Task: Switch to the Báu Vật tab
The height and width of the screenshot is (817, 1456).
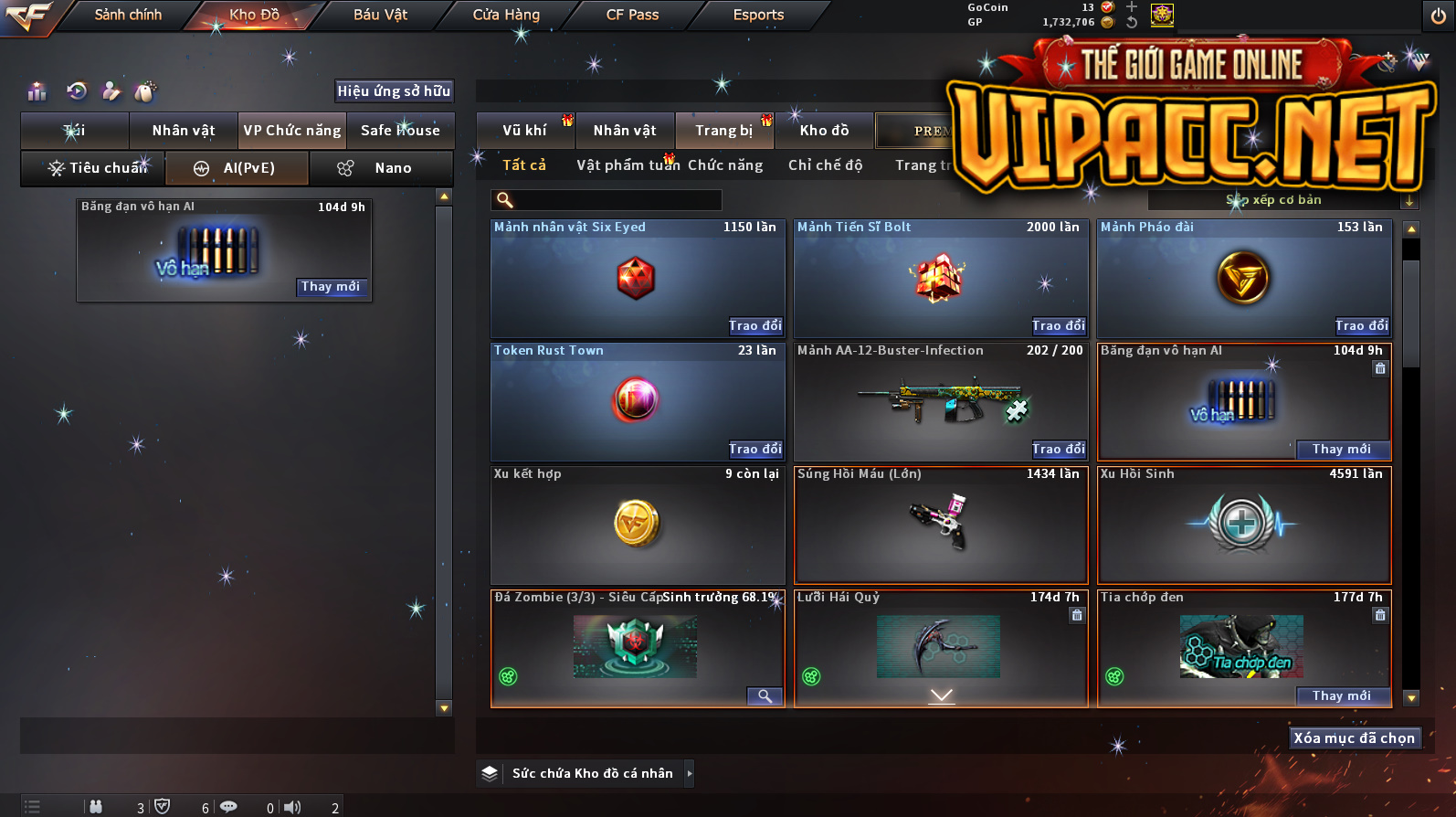Action: pos(380,16)
